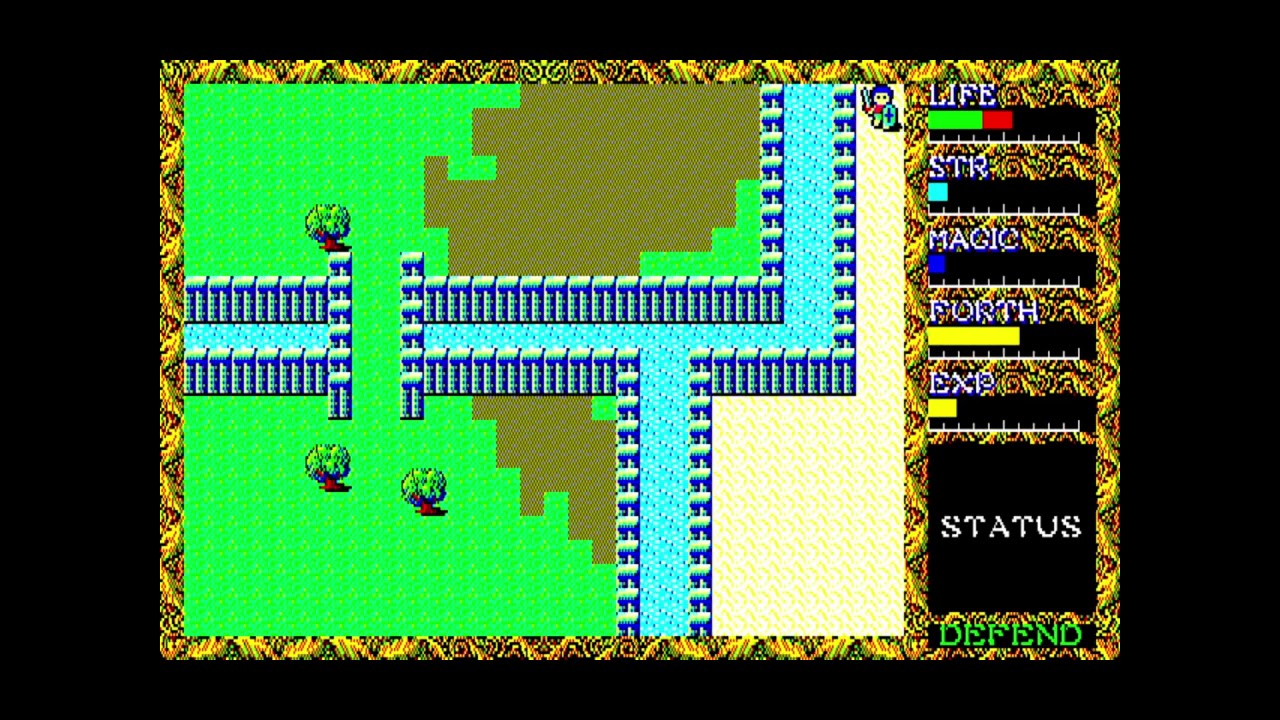Select the STATUS tab label

[x=1012, y=525]
